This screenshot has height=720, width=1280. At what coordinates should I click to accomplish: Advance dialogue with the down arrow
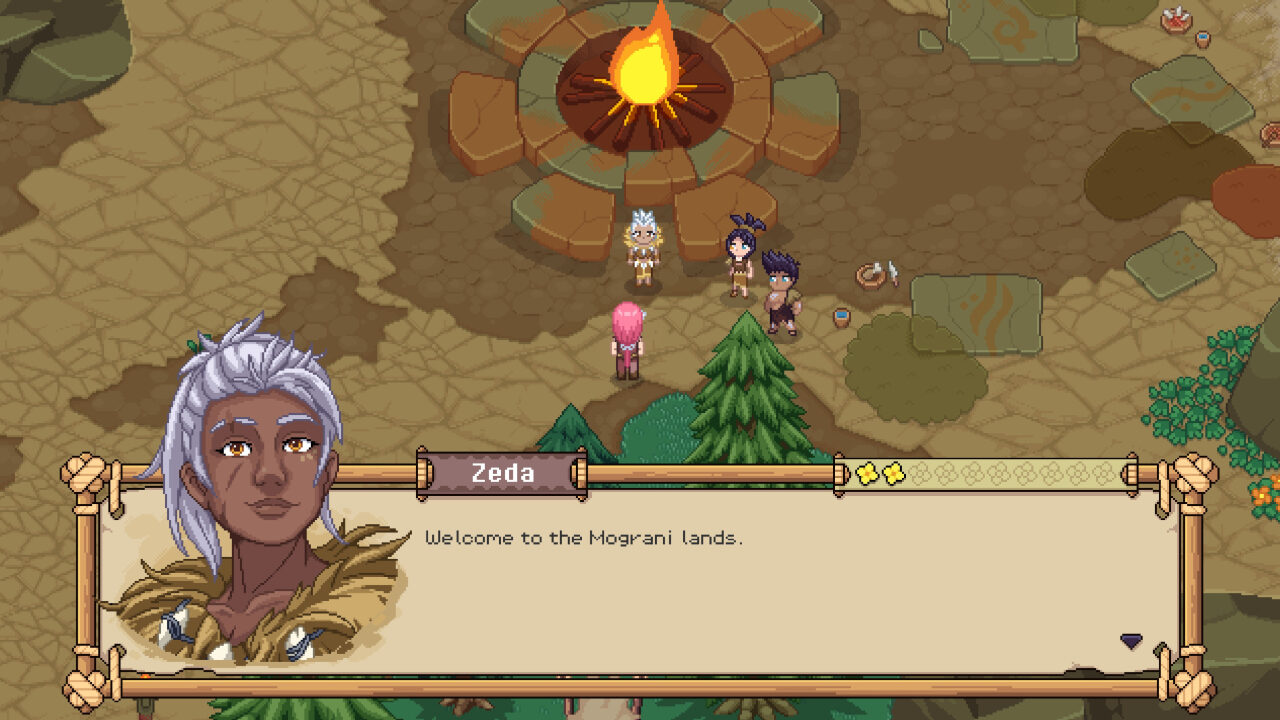click(1131, 641)
